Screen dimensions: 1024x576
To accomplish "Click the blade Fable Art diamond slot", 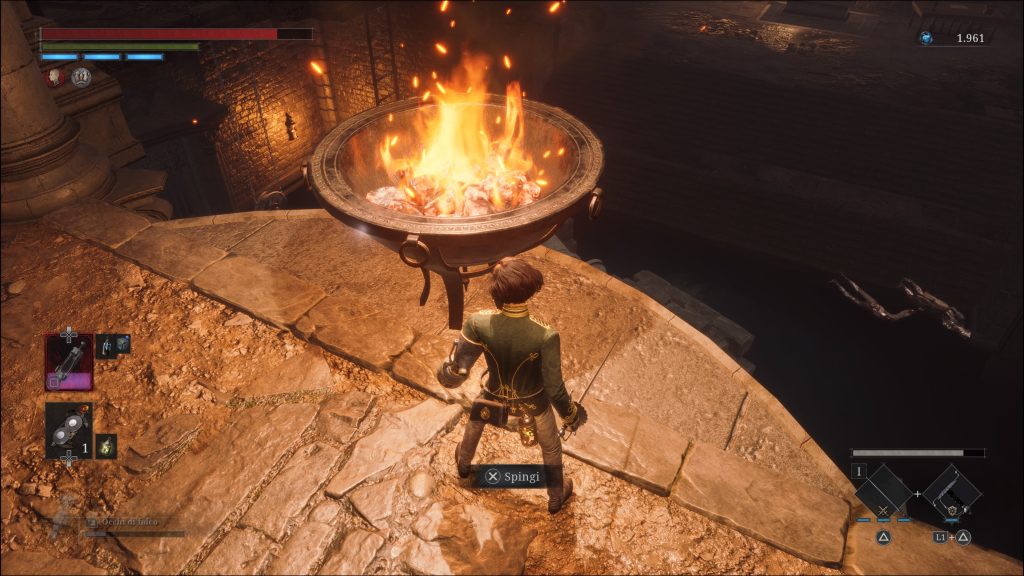I will (x=883, y=493).
